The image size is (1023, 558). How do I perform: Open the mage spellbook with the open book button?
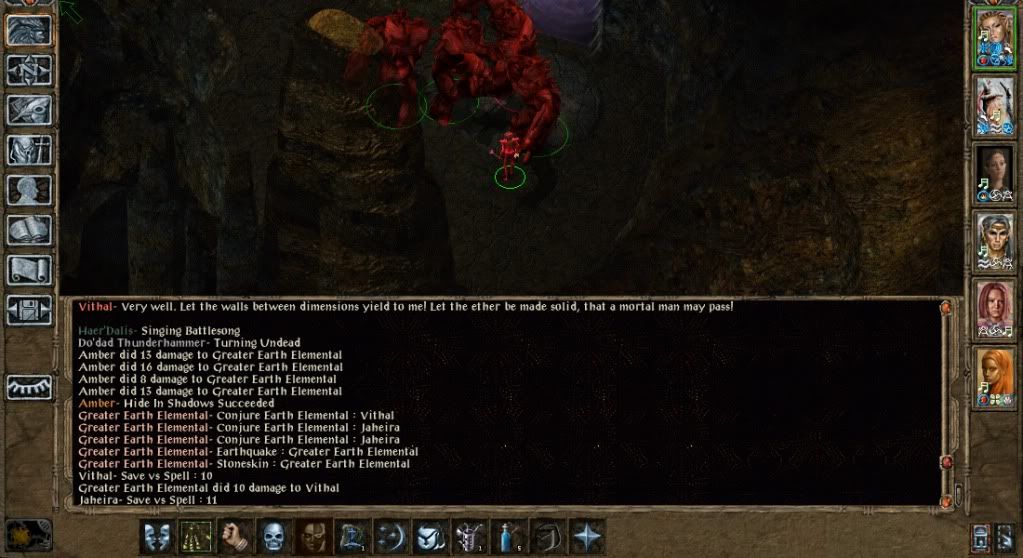(29, 230)
